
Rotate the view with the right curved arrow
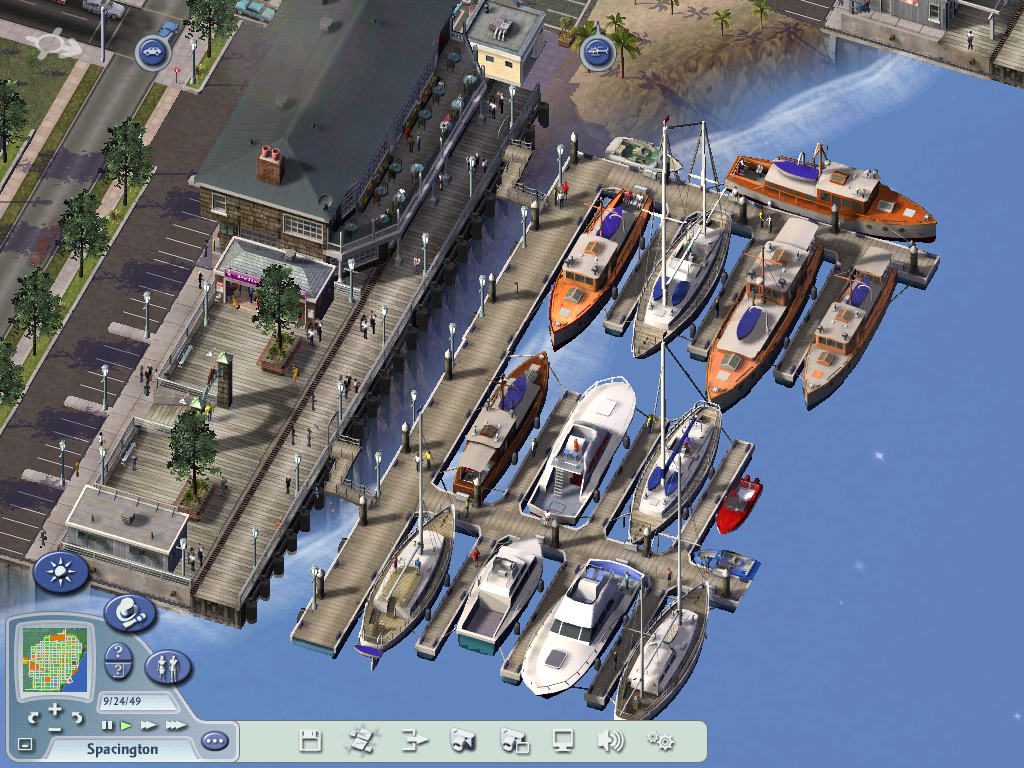coord(76,717)
